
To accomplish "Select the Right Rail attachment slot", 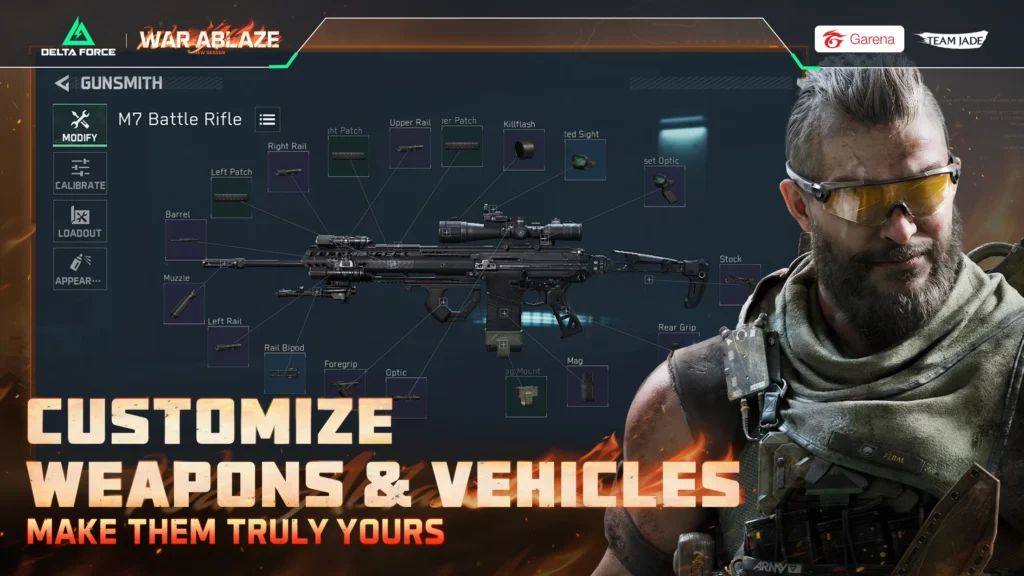I will pyautogui.click(x=288, y=172).
